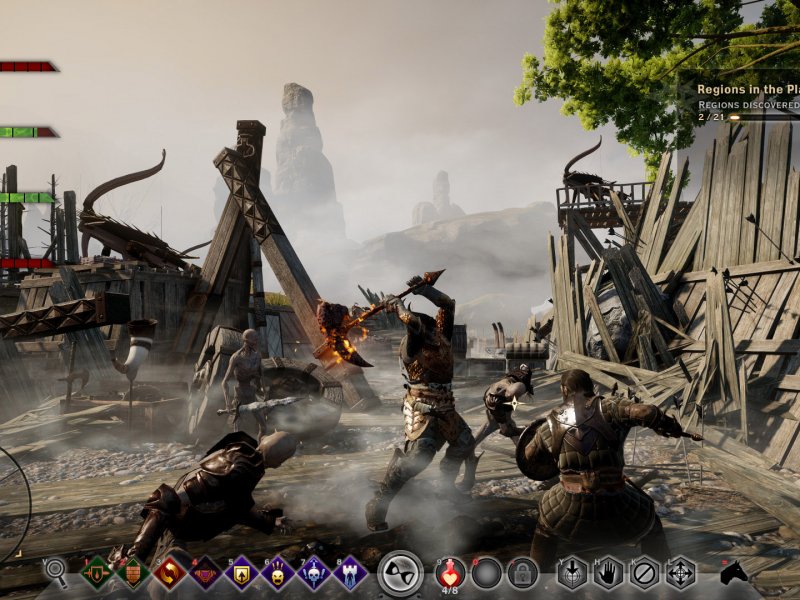Use the screaming face taunt ability
The image size is (800, 600).
tap(278, 573)
